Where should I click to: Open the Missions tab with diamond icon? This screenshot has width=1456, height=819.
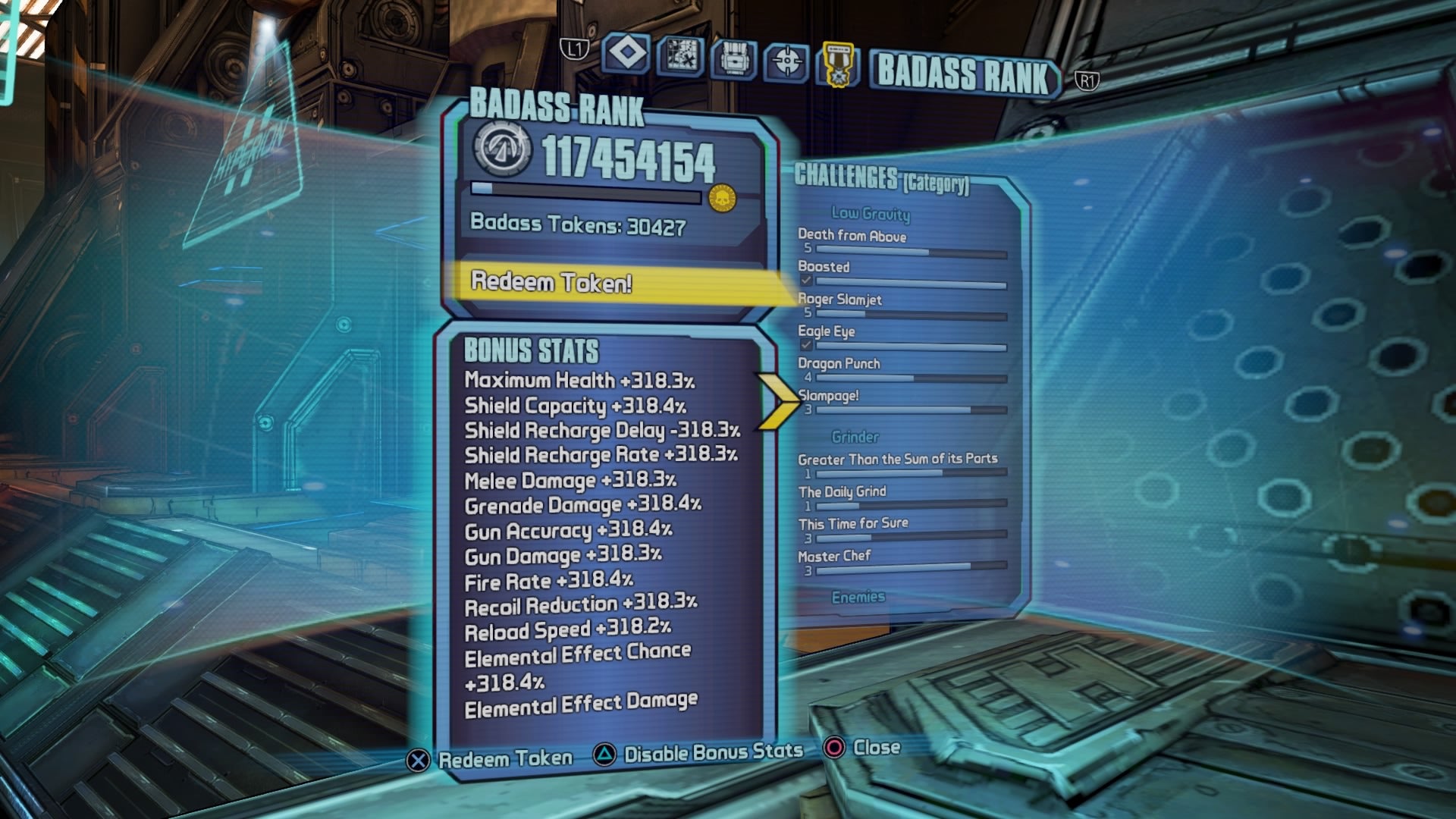pos(626,55)
